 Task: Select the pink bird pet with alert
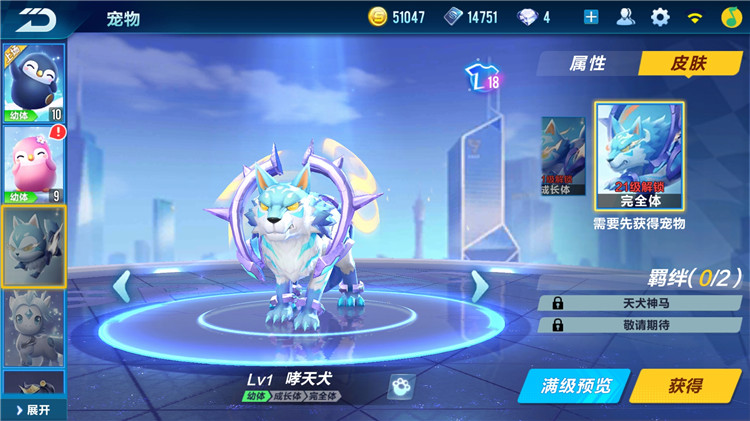[x=34, y=165]
